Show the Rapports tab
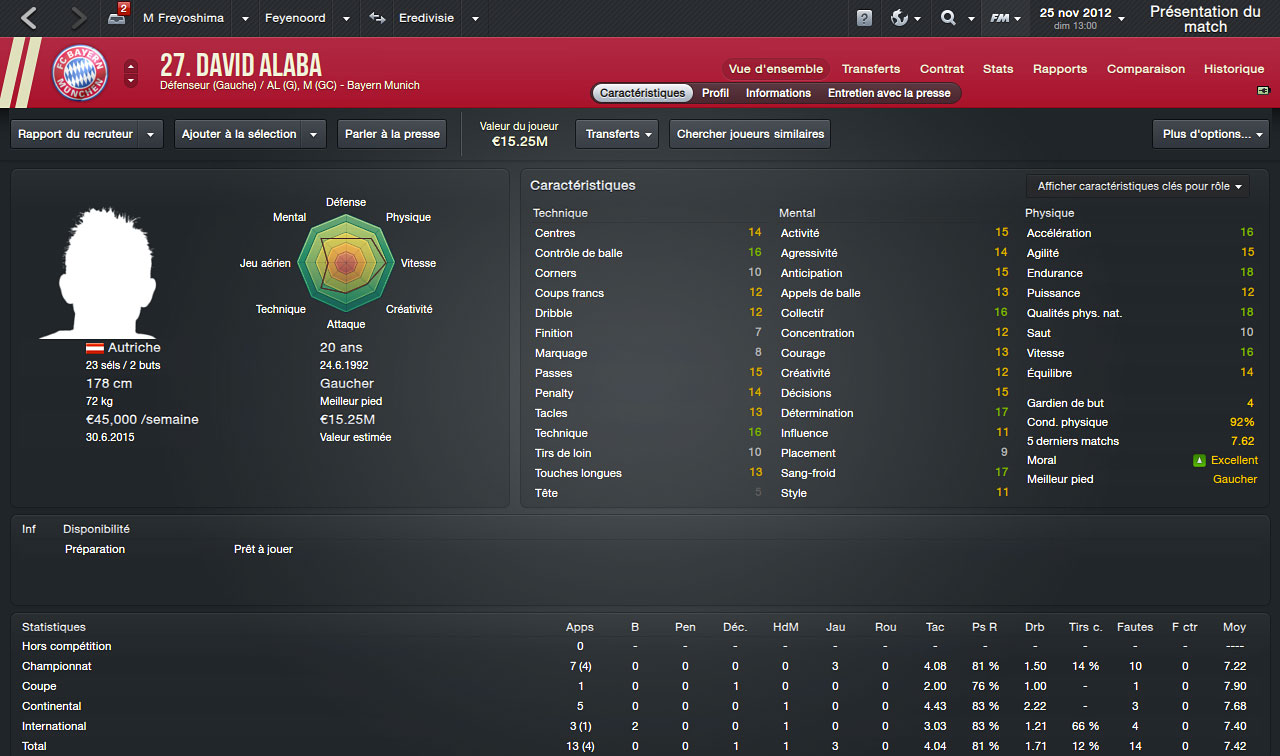The height and width of the screenshot is (756, 1280). tap(1060, 69)
